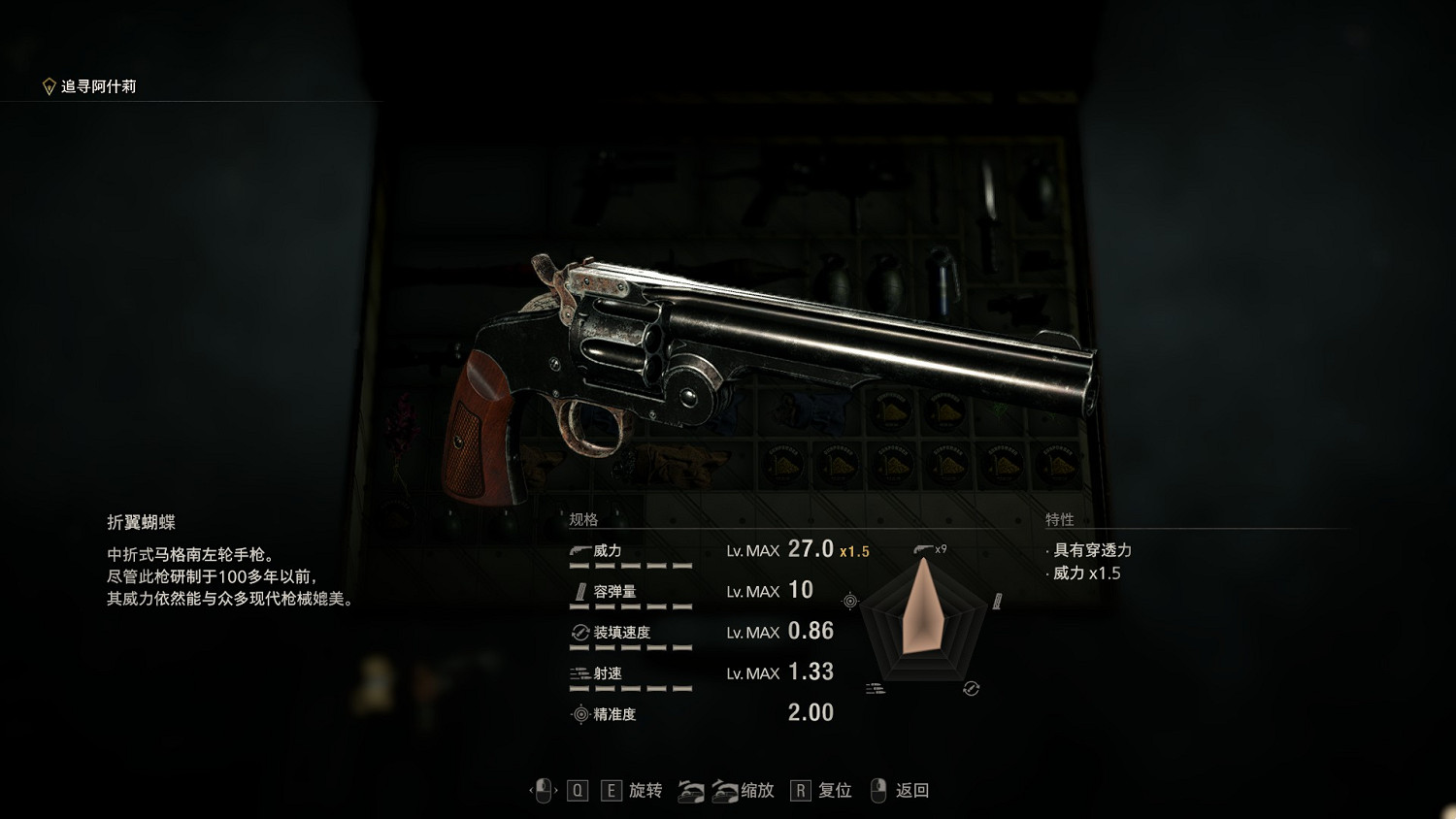Image resolution: width=1456 pixels, height=819 pixels.
Task: Click the 容弹量 capacity magazine icon
Action: coord(579,591)
